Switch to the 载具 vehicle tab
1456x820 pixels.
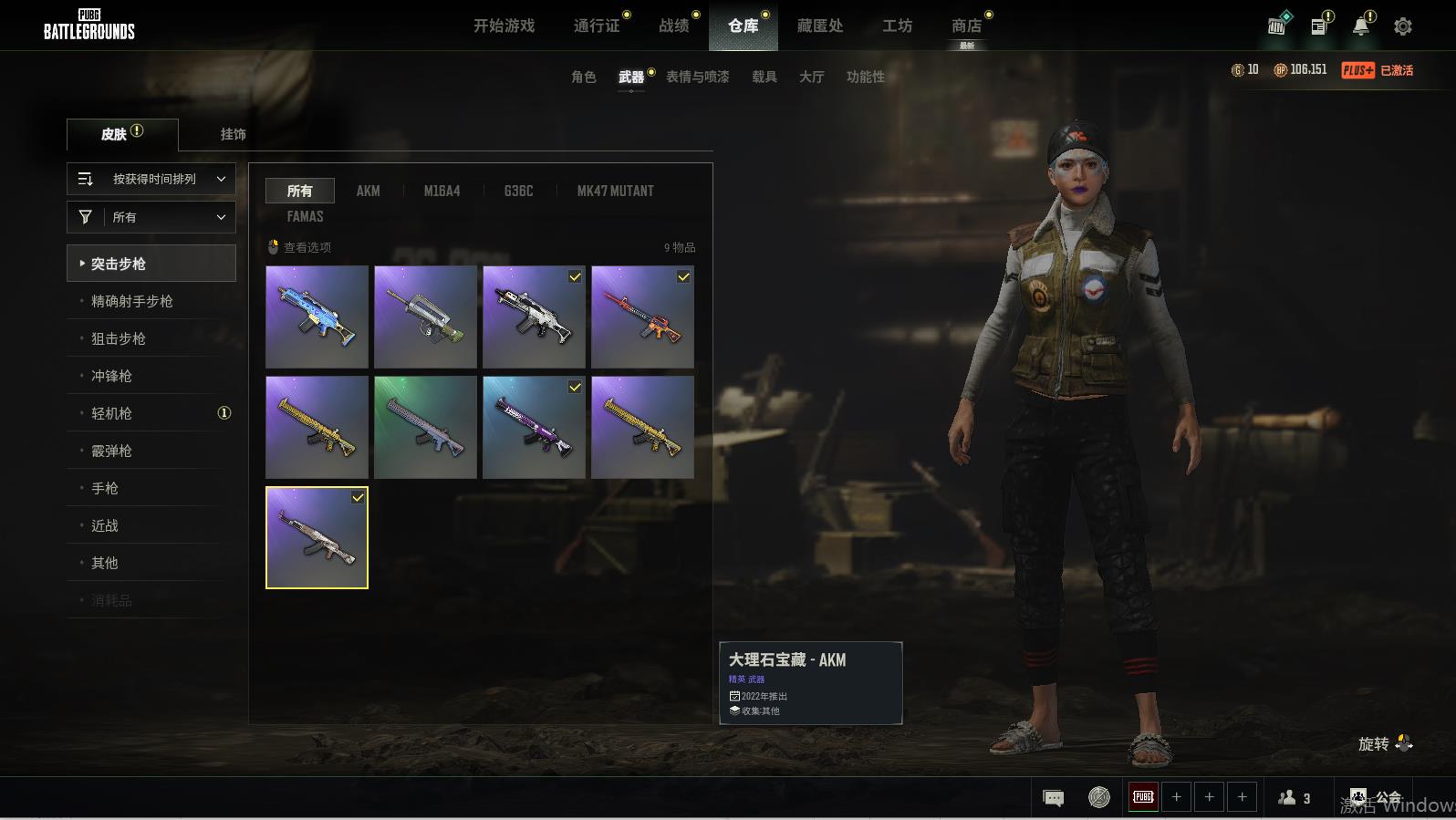tap(764, 77)
